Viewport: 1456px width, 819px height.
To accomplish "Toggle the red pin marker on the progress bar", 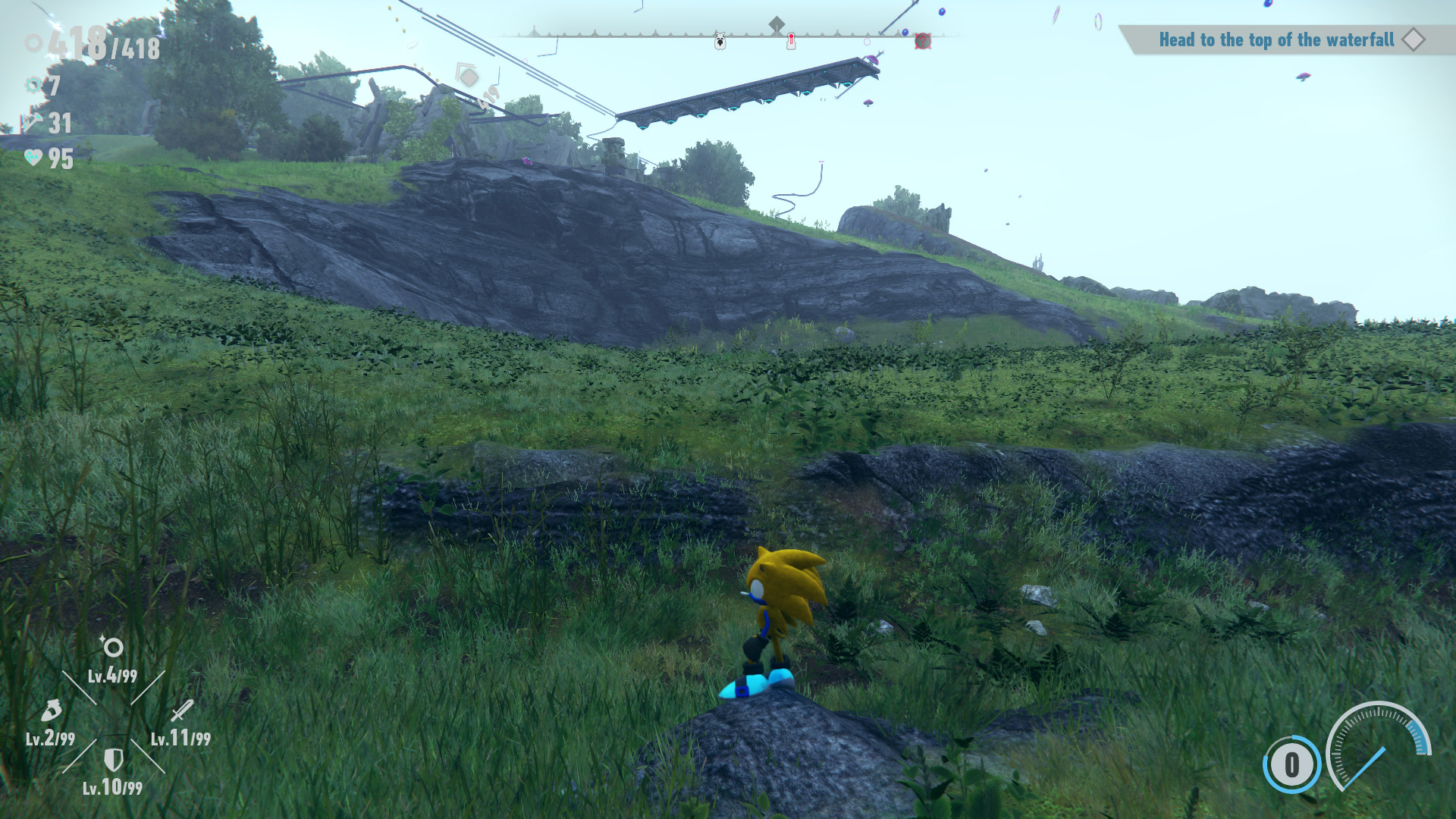I will [791, 39].
